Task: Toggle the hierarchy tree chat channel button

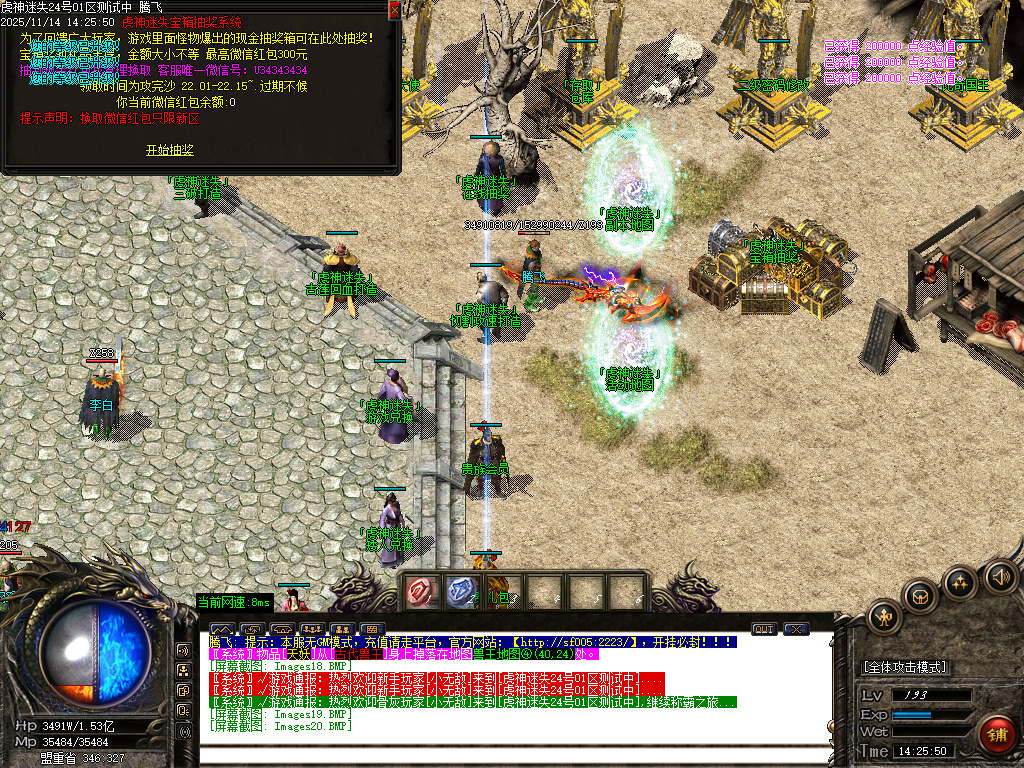Action: pos(184,670)
